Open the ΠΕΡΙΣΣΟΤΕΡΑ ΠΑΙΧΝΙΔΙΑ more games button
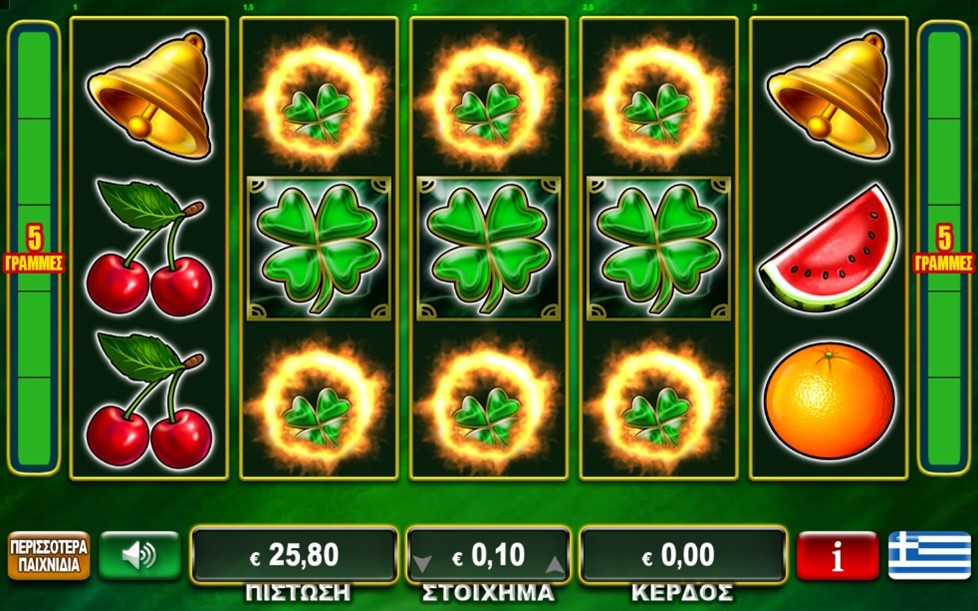978x611 pixels. tap(48, 556)
